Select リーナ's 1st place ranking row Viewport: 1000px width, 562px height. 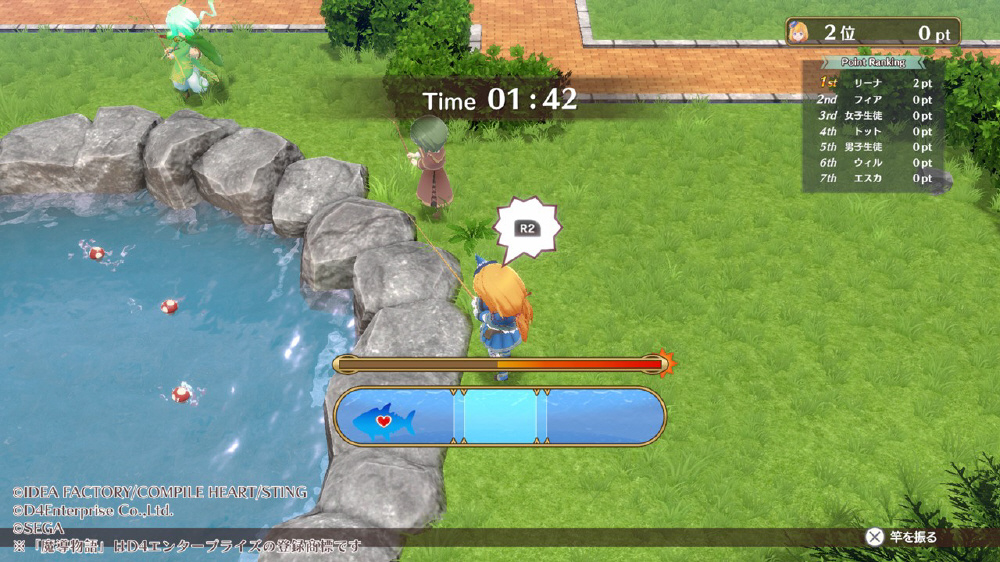[875, 83]
